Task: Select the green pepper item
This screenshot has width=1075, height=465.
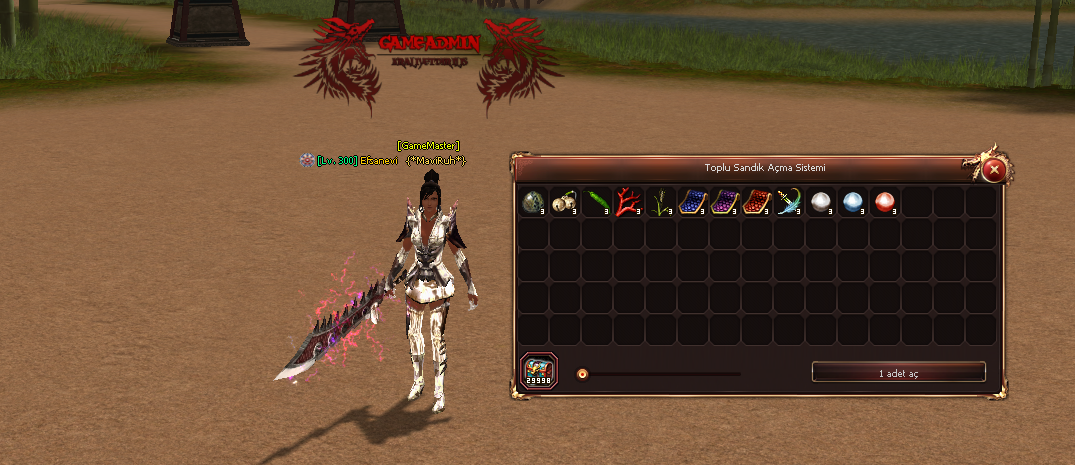Action: [x=597, y=202]
